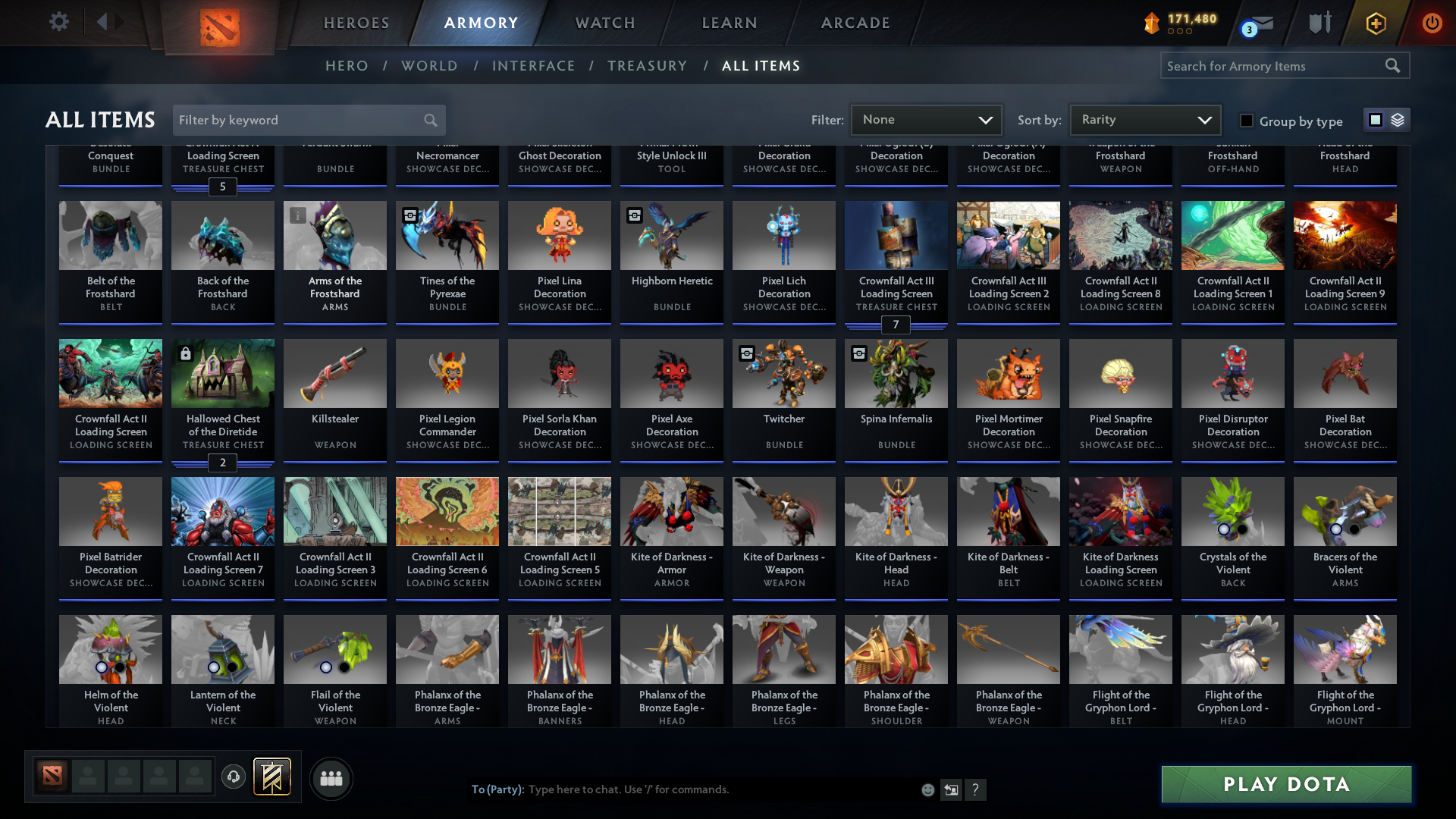Viewport: 1456px width, 819px height.
Task: Open the Sort by Rarity dropdown
Action: [1144, 119]
